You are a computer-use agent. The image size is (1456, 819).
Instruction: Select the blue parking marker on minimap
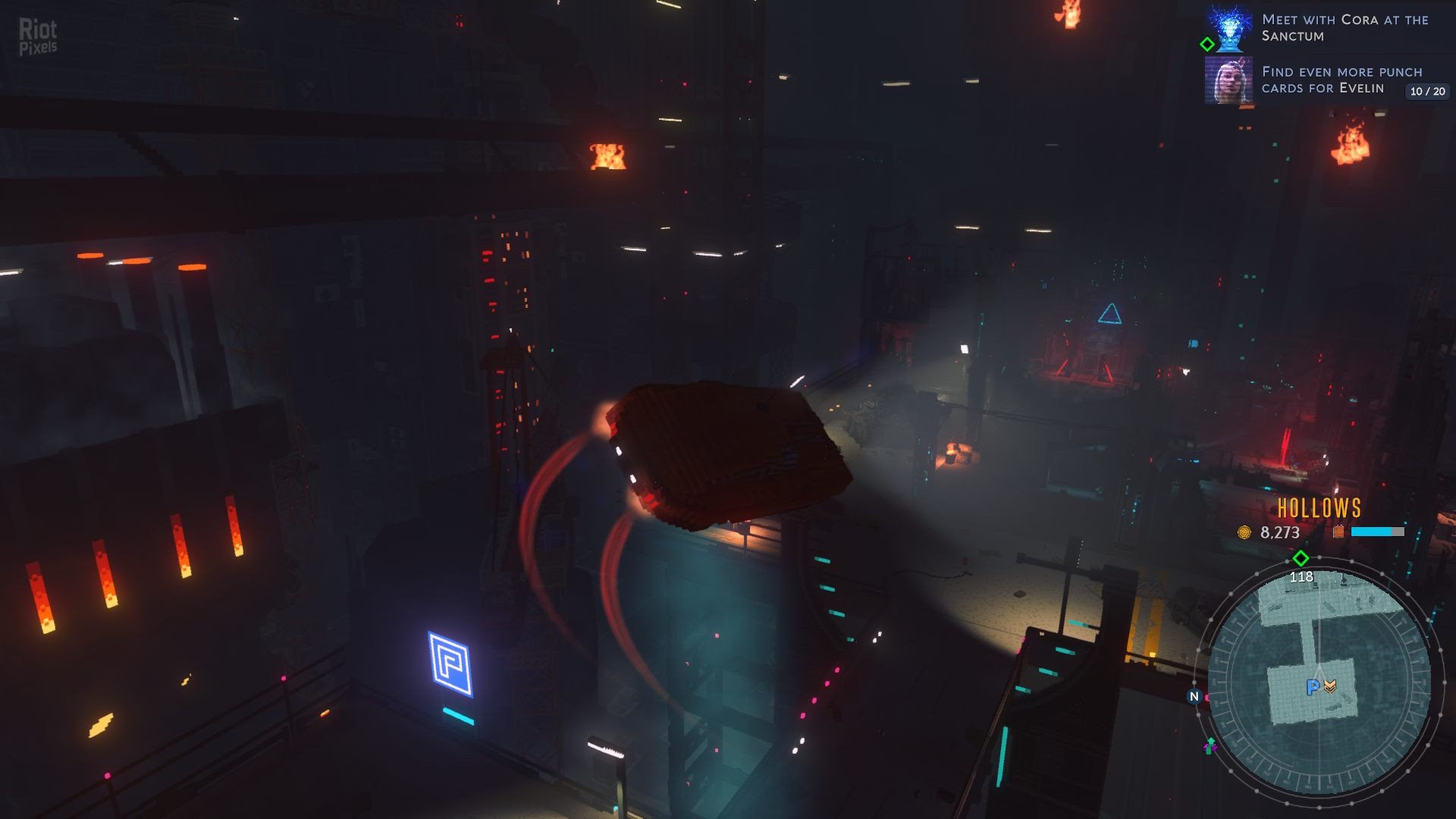click(x=1312, y=687)
